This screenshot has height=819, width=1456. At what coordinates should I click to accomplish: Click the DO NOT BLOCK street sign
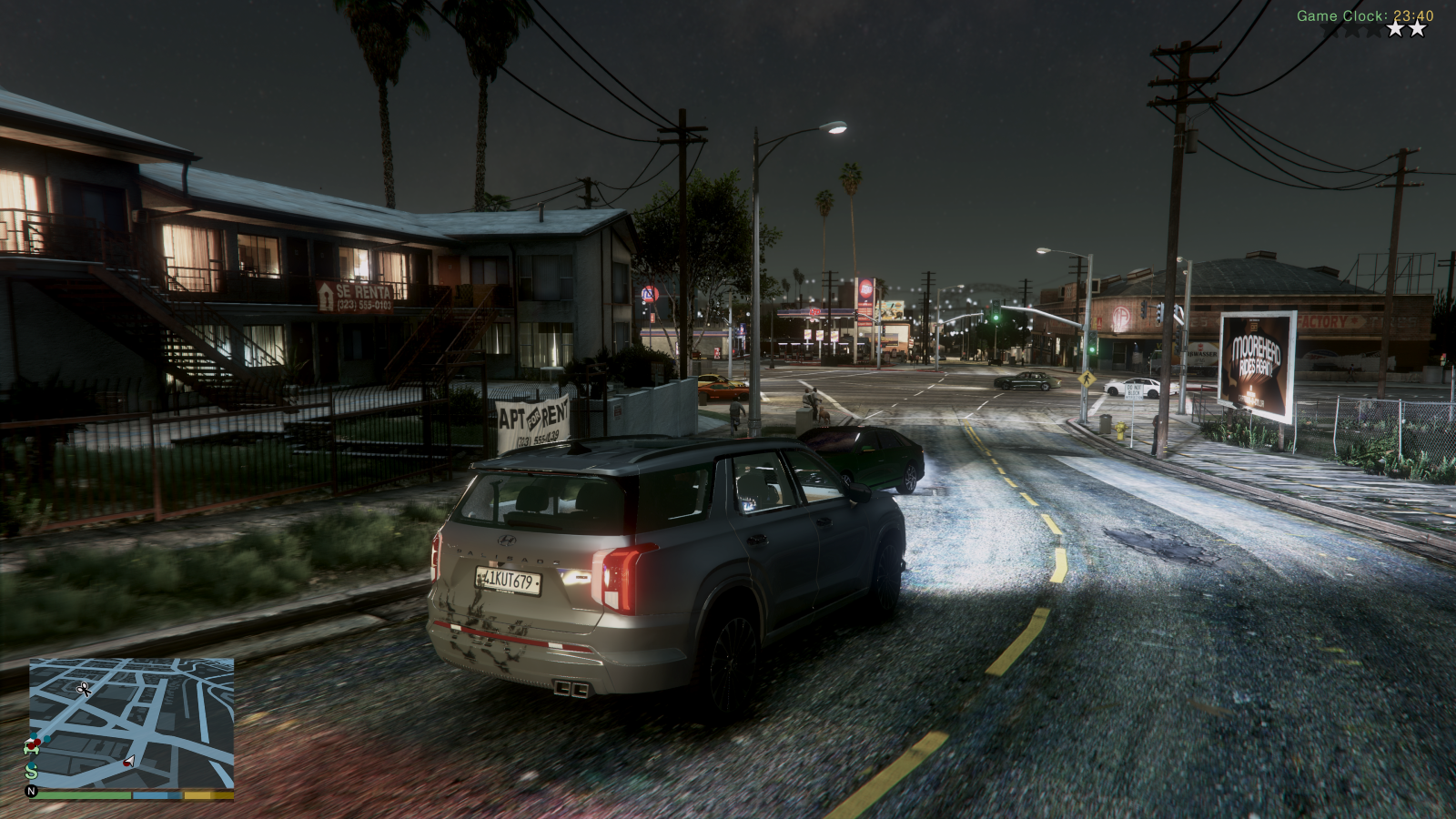tap(1134, 390)
